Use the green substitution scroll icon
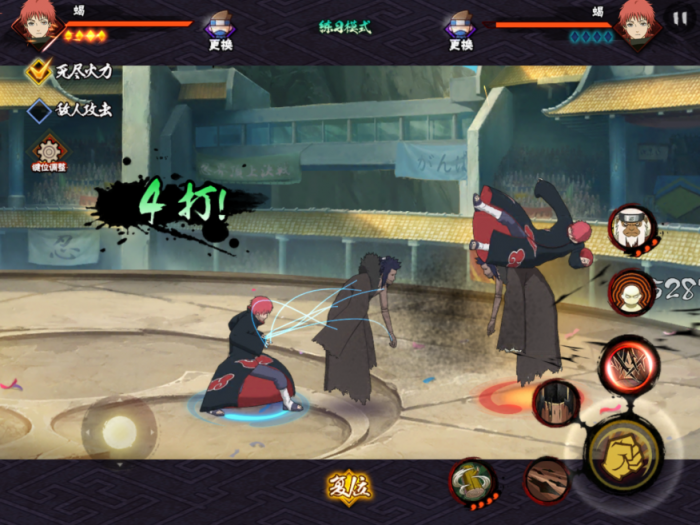This screenshot has width=700, height=525. click(472, 481)
